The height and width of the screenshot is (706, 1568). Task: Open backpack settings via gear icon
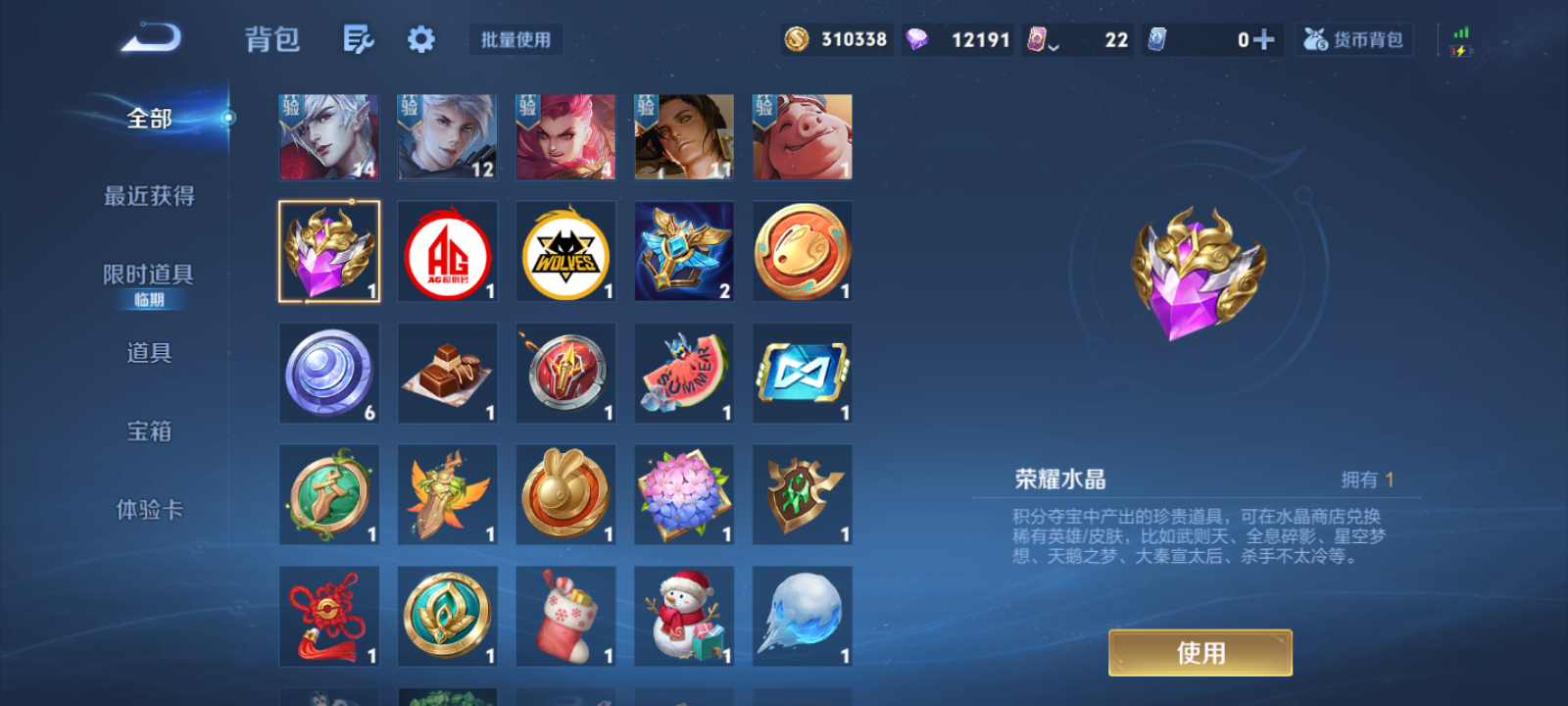[420, 40]
